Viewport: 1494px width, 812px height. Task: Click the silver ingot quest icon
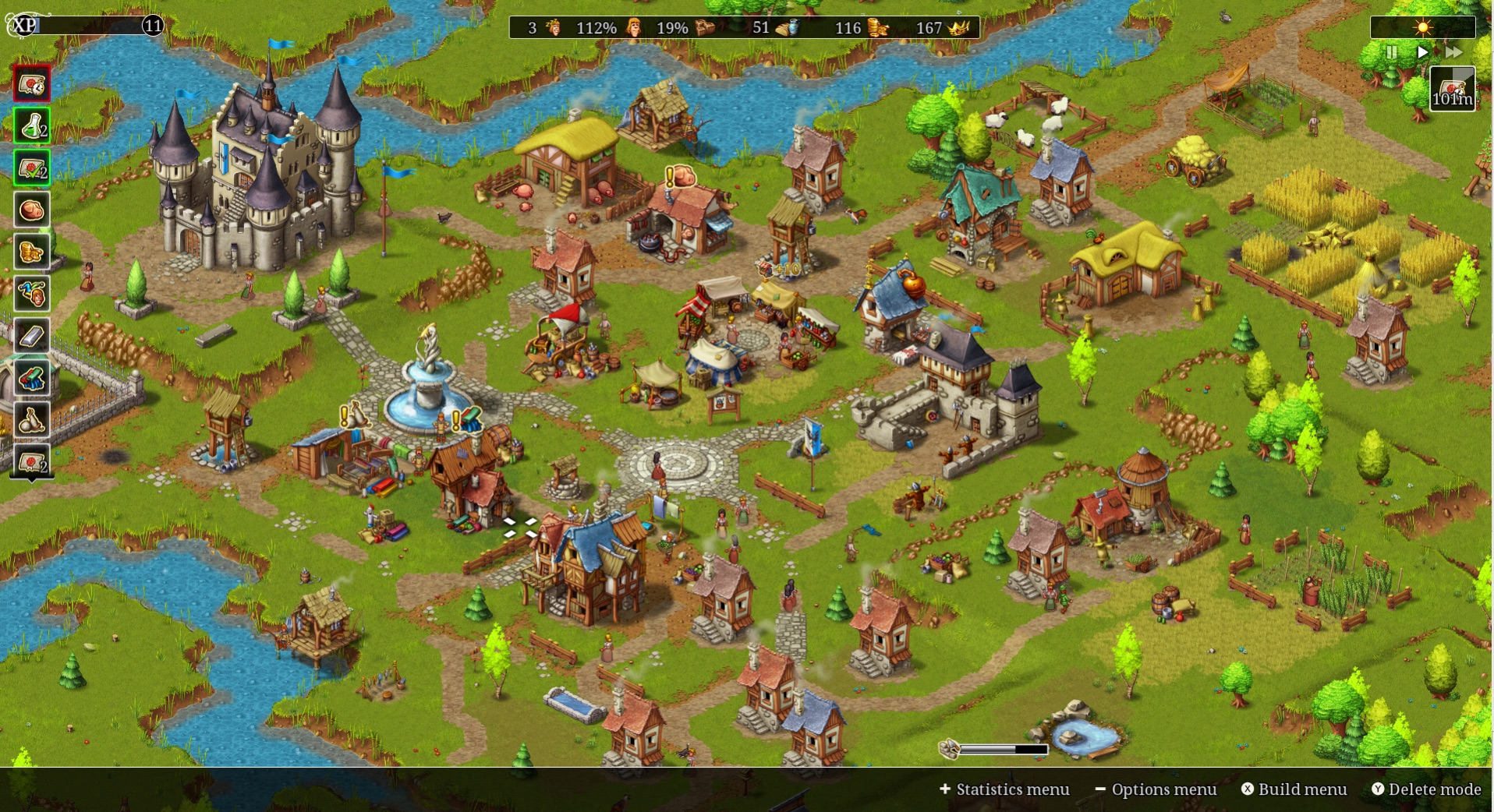pyautogui.click(x=31, y=336)
